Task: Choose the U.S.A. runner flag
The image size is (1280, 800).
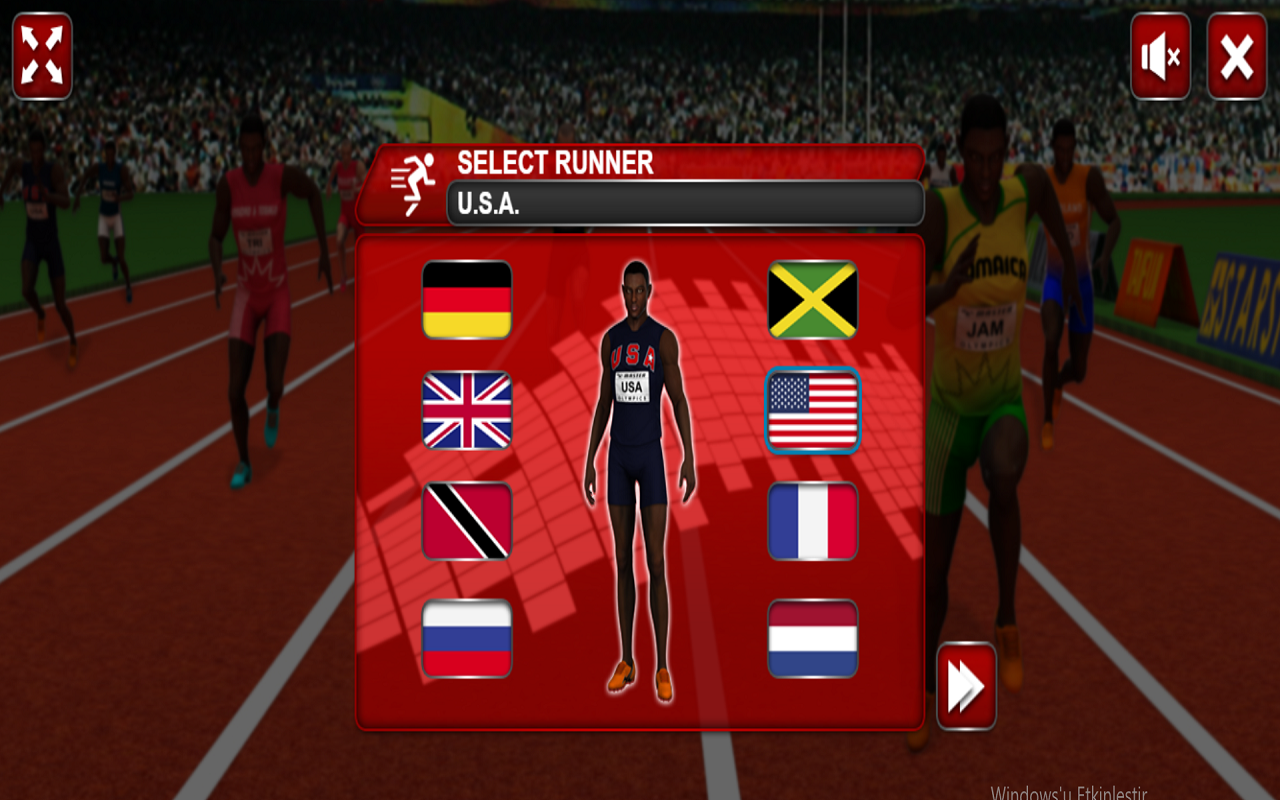Action: 812,411
